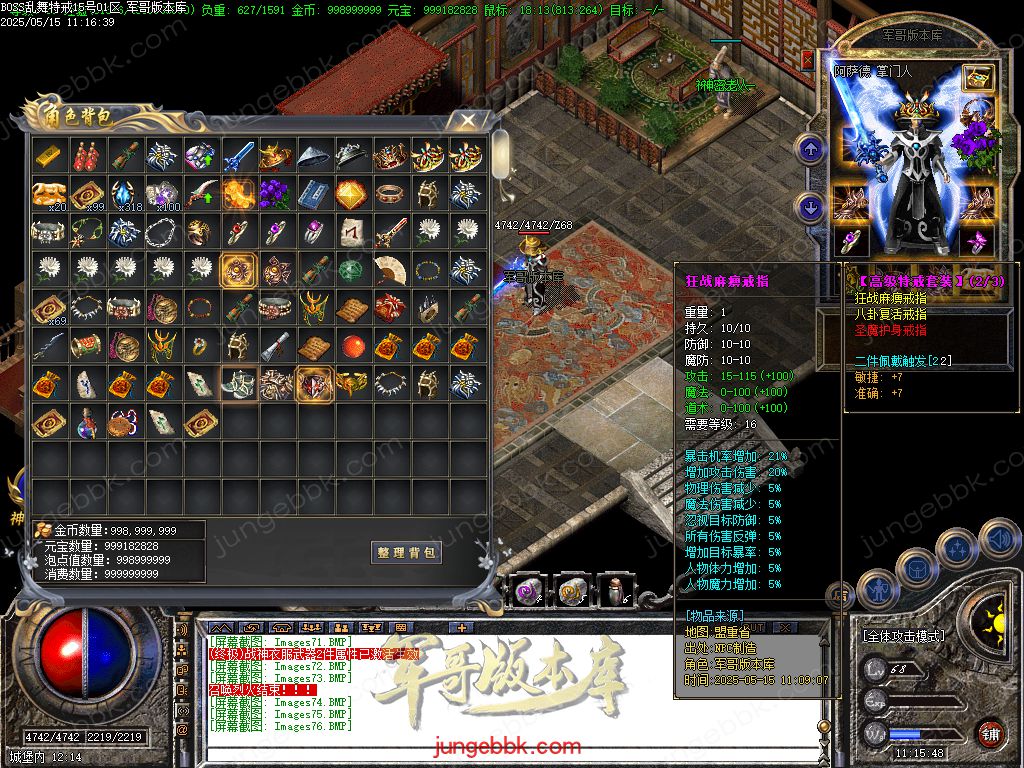Screen dimensions: 1024x768
Task: Select the blue book item in the bag
Action: 315,194
